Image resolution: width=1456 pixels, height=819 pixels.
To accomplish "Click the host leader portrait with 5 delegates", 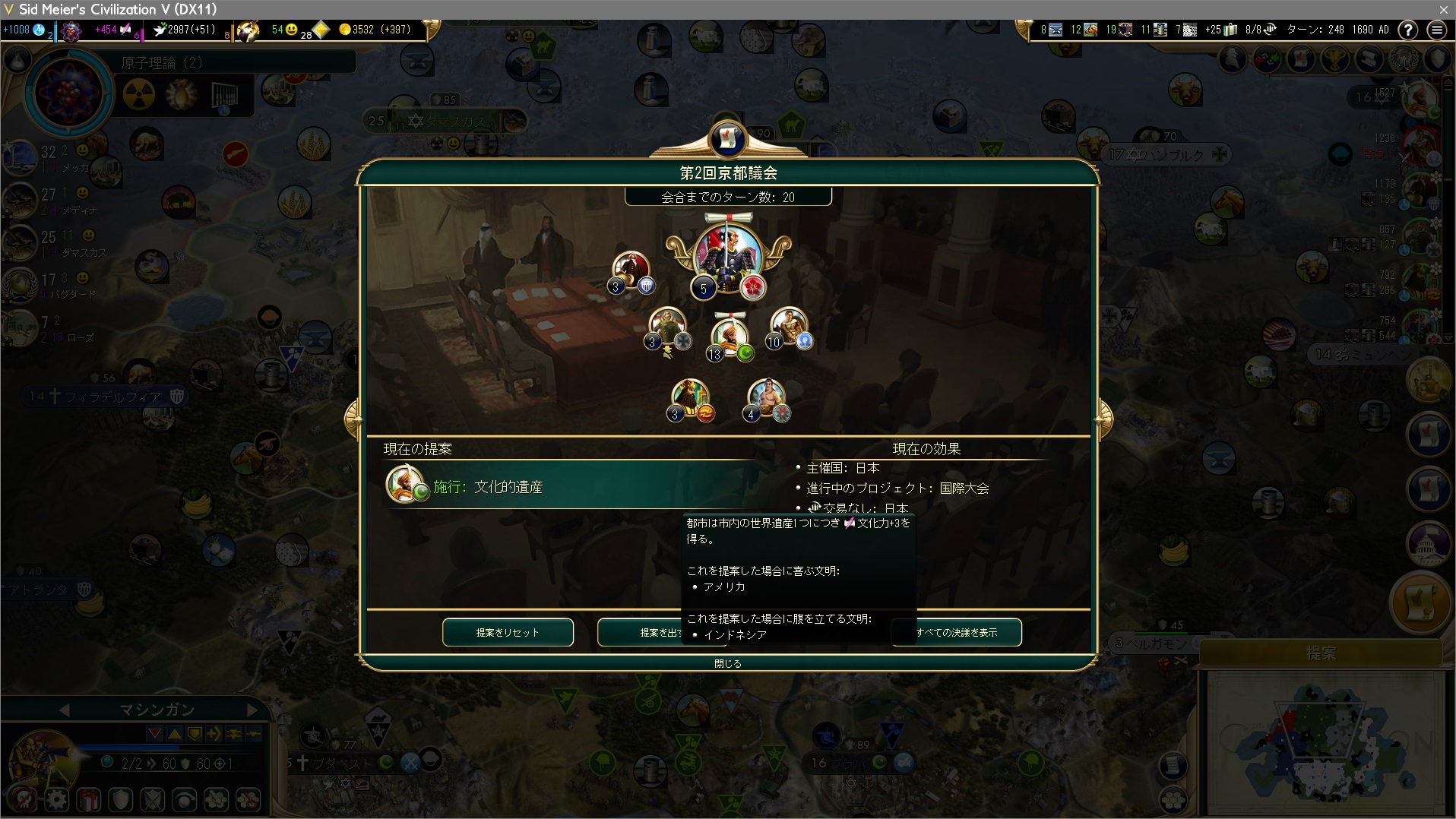I will point(727,257).
